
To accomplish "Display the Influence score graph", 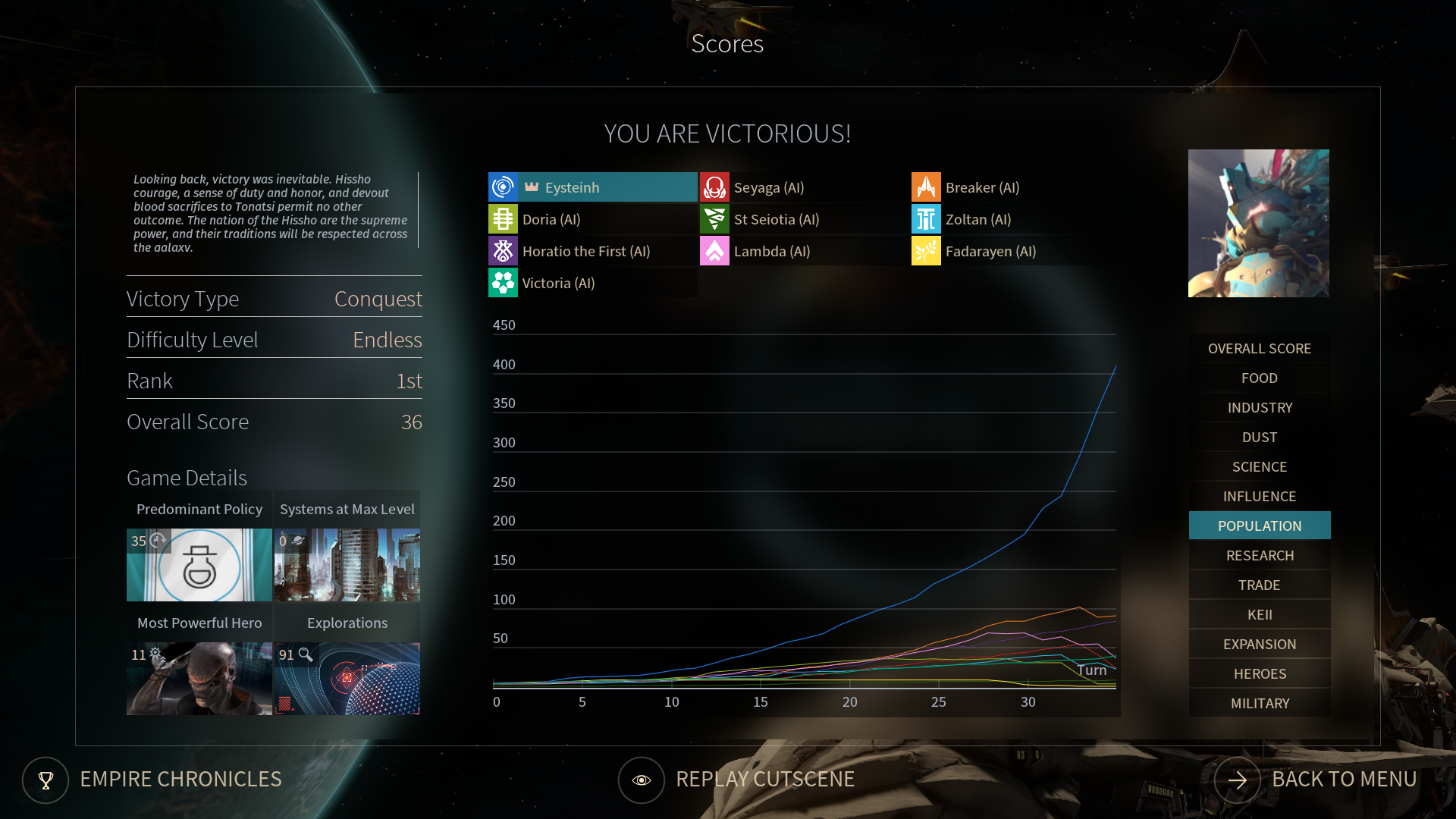I will [1259, 497].
